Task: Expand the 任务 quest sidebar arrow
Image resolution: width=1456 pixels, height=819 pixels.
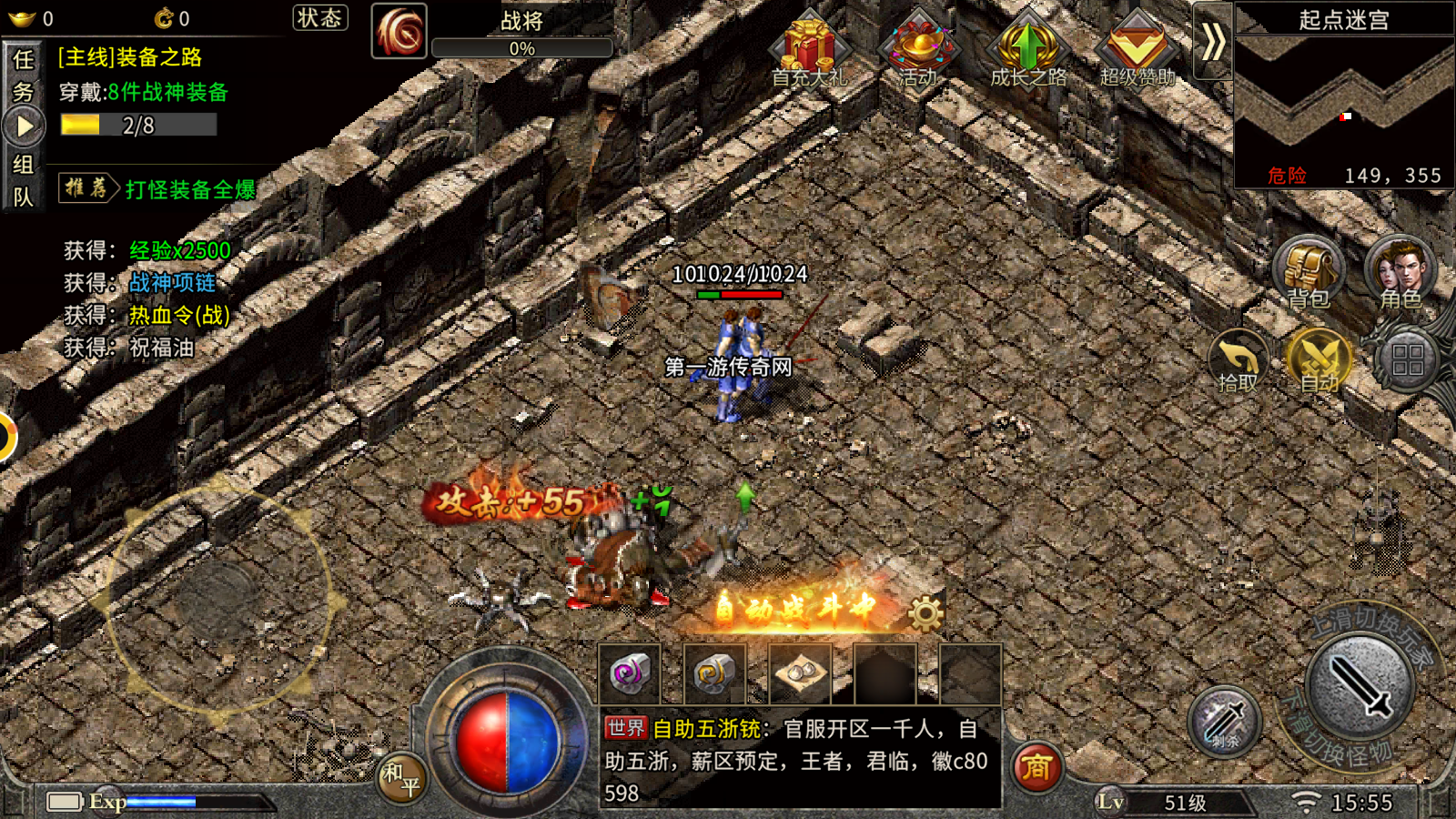Action: click(x=25, y=126)
